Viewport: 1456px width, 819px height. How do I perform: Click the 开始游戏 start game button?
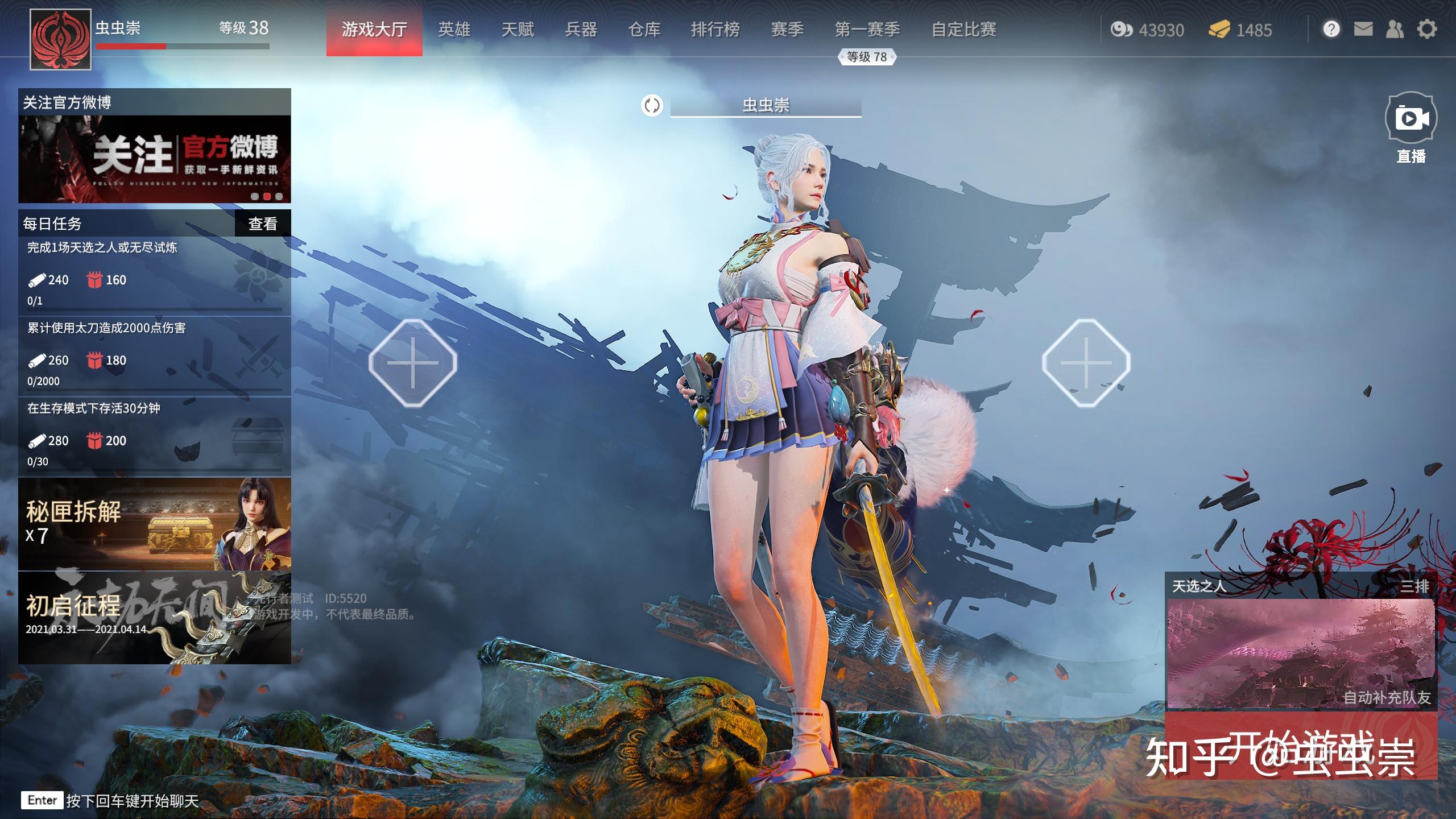click(1301, 745)
